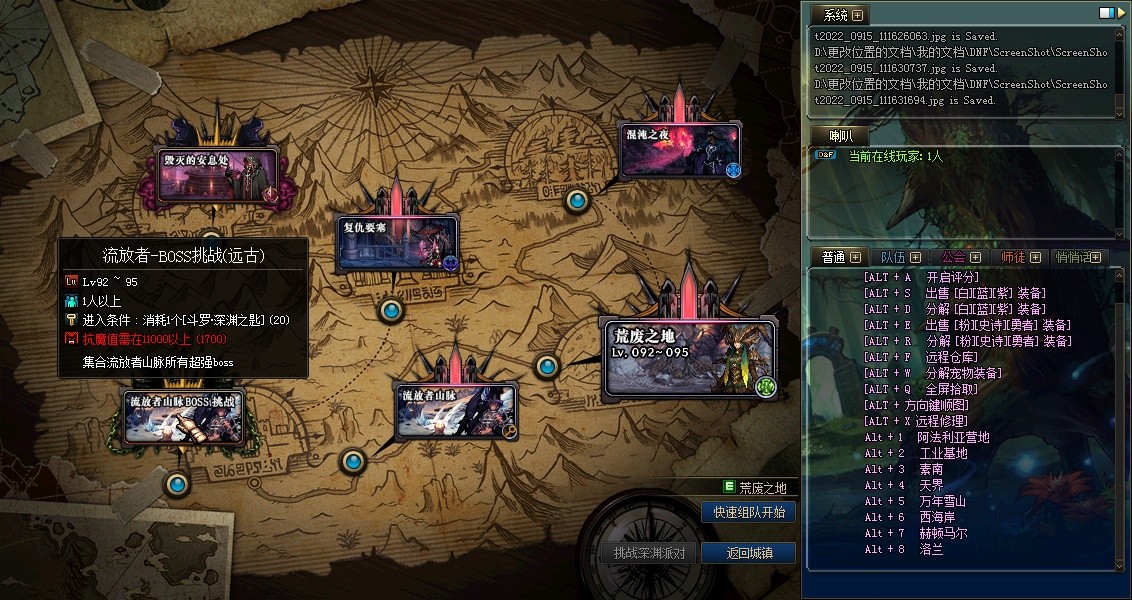Open the 喇叭 megaphone tab
The image size is (1132, 600).
click(840, 135)
